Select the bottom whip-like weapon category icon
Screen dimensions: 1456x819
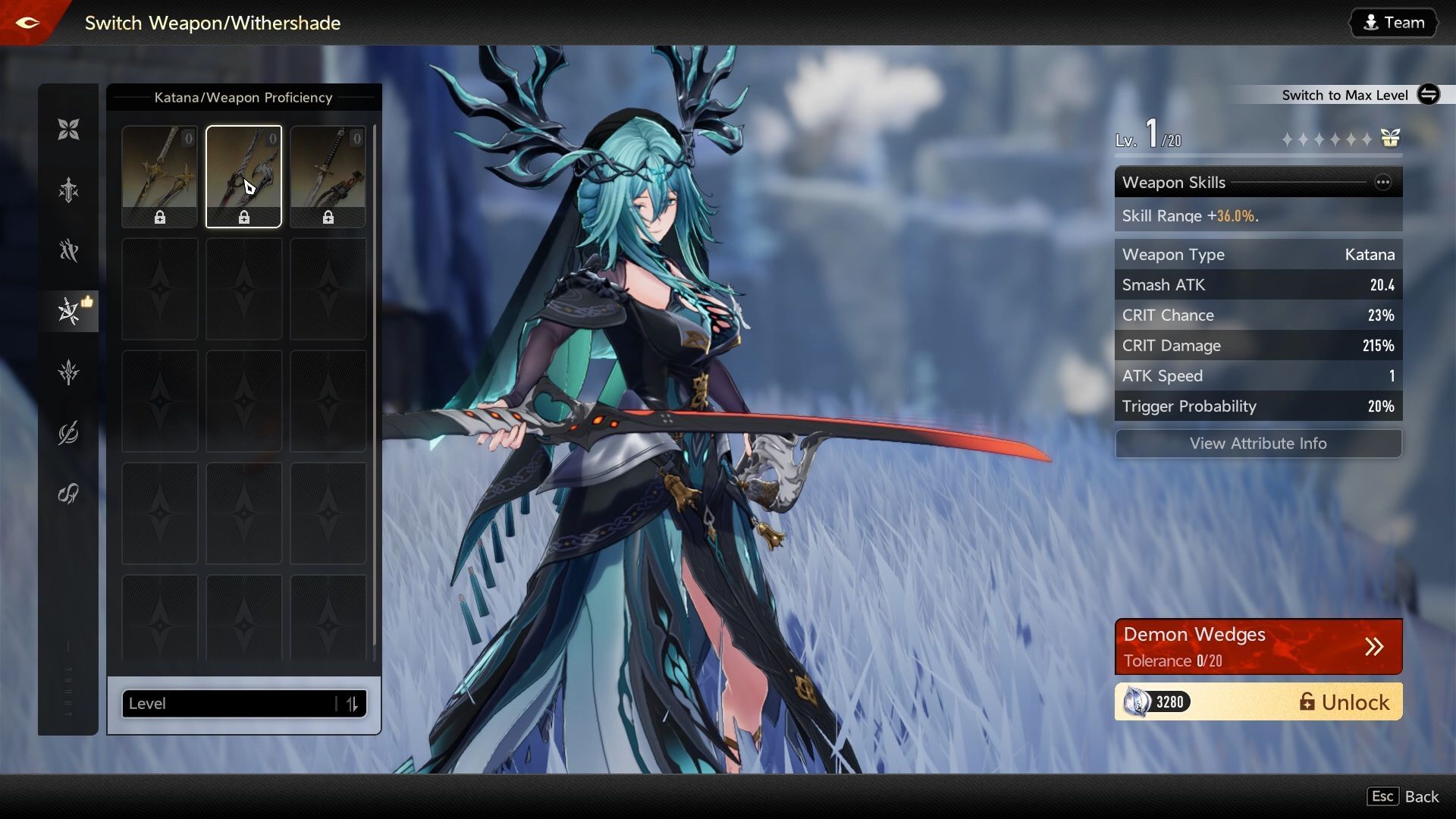(68, 493)
